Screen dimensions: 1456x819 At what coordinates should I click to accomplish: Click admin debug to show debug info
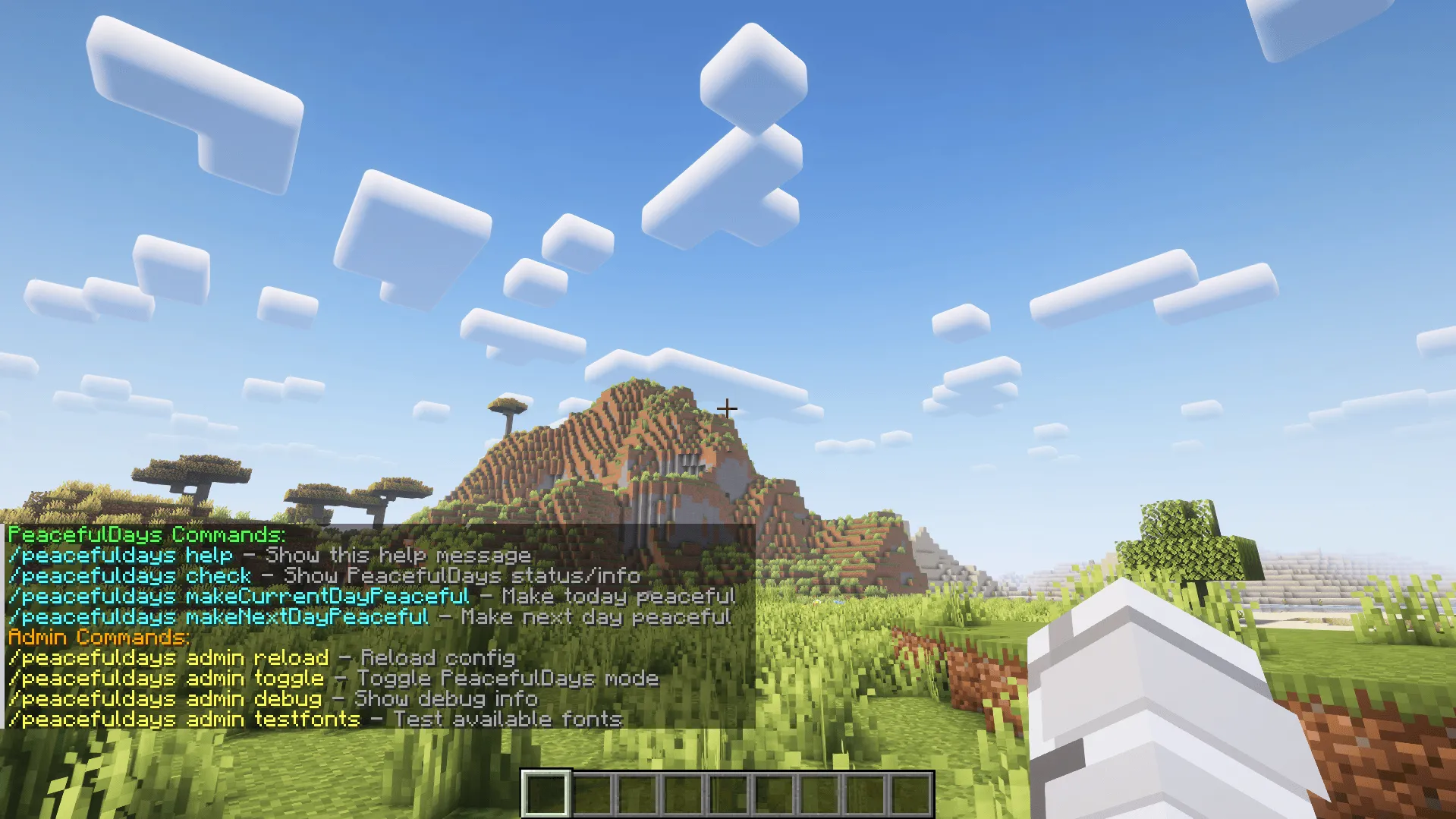coord(163,698)
